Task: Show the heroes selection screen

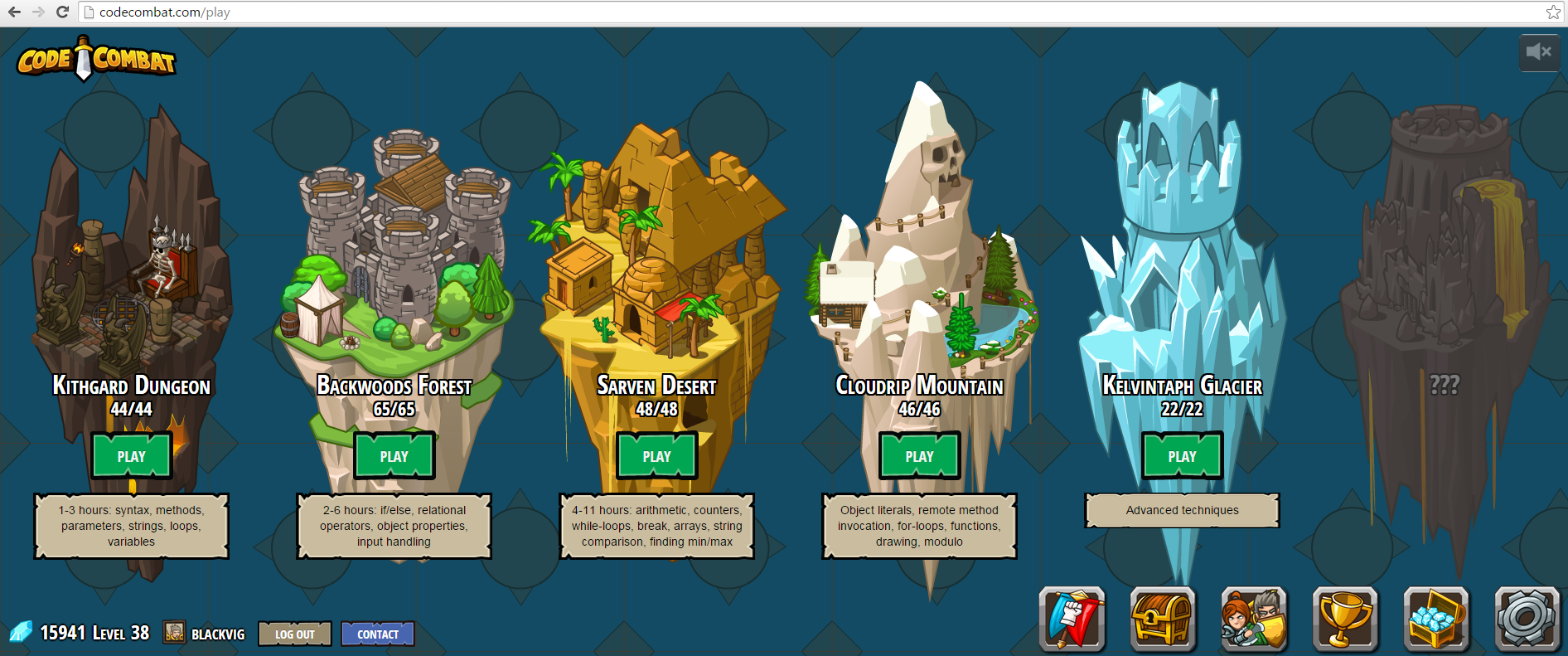Action: point(1254,619)
